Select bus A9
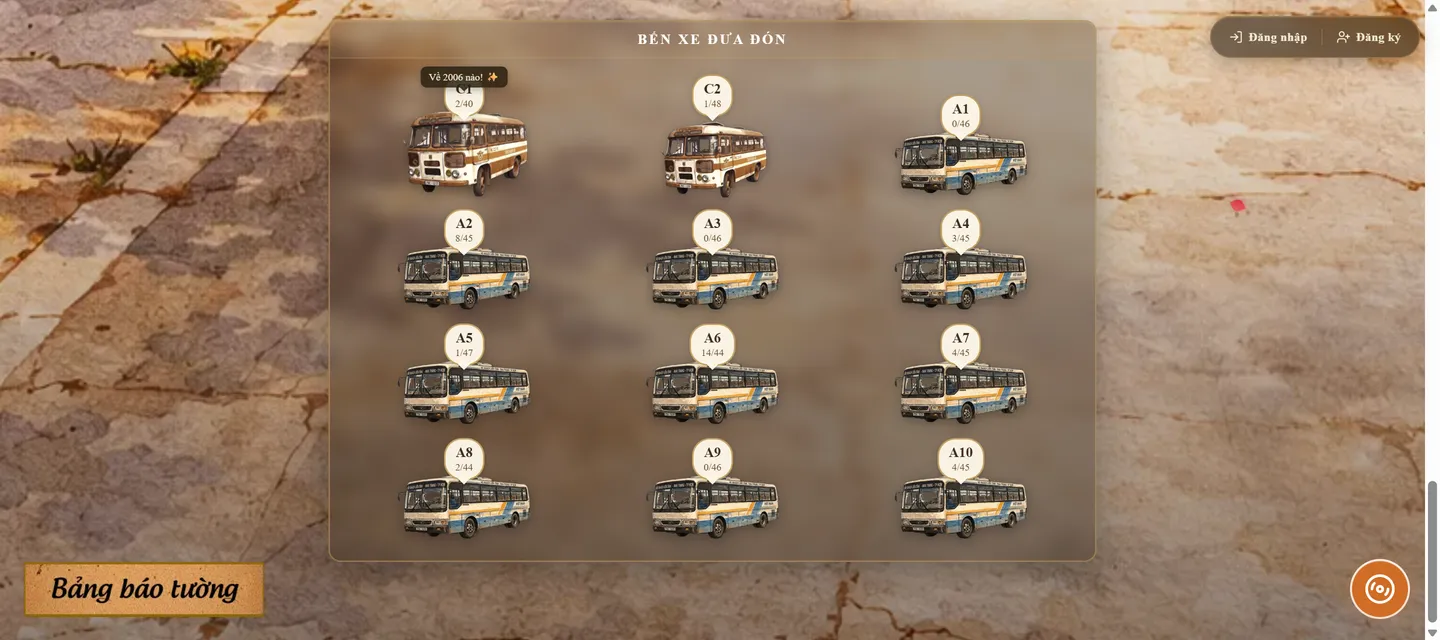 coord(713,507)
